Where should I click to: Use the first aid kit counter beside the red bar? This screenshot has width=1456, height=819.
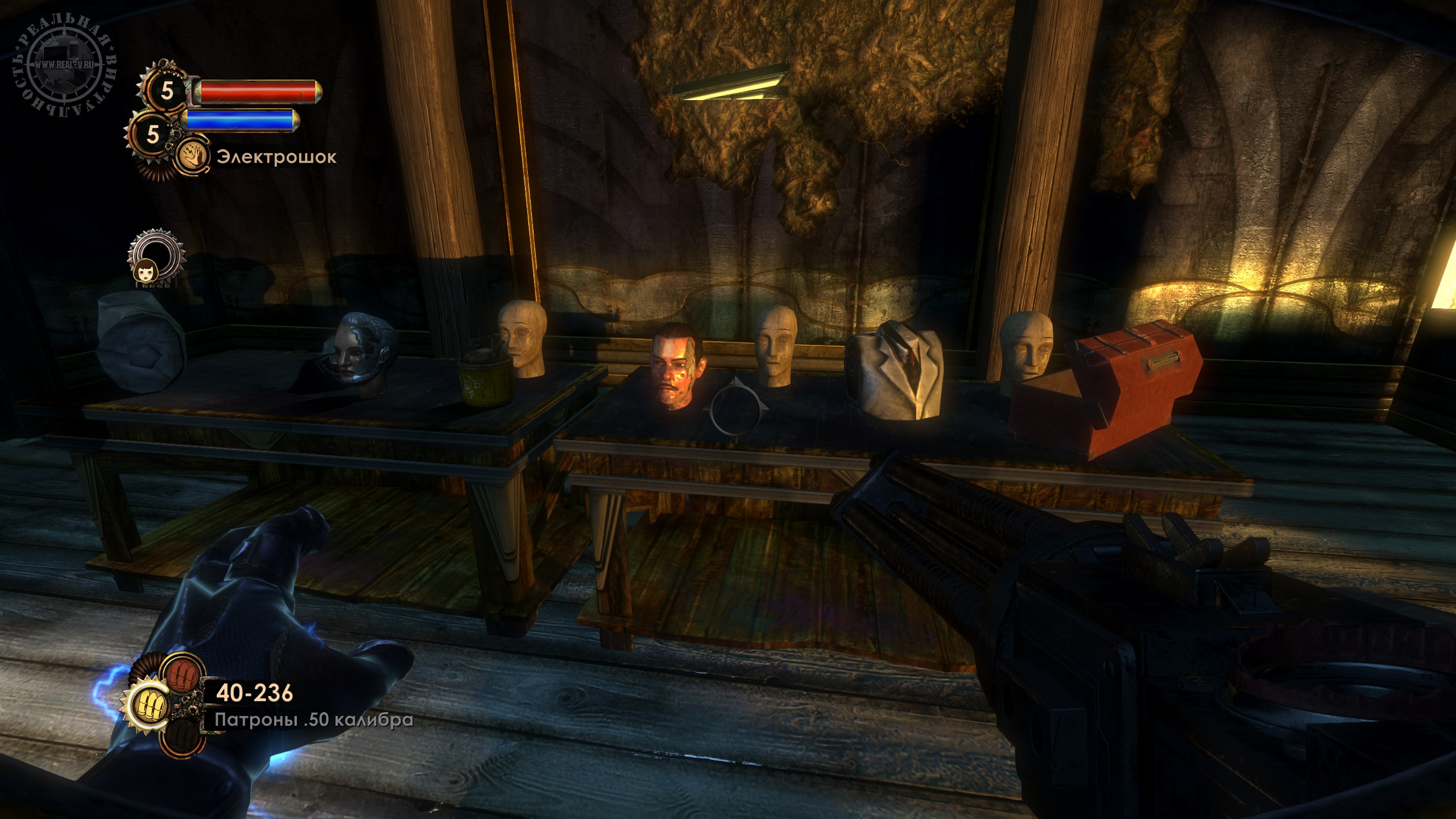[167, 90]
